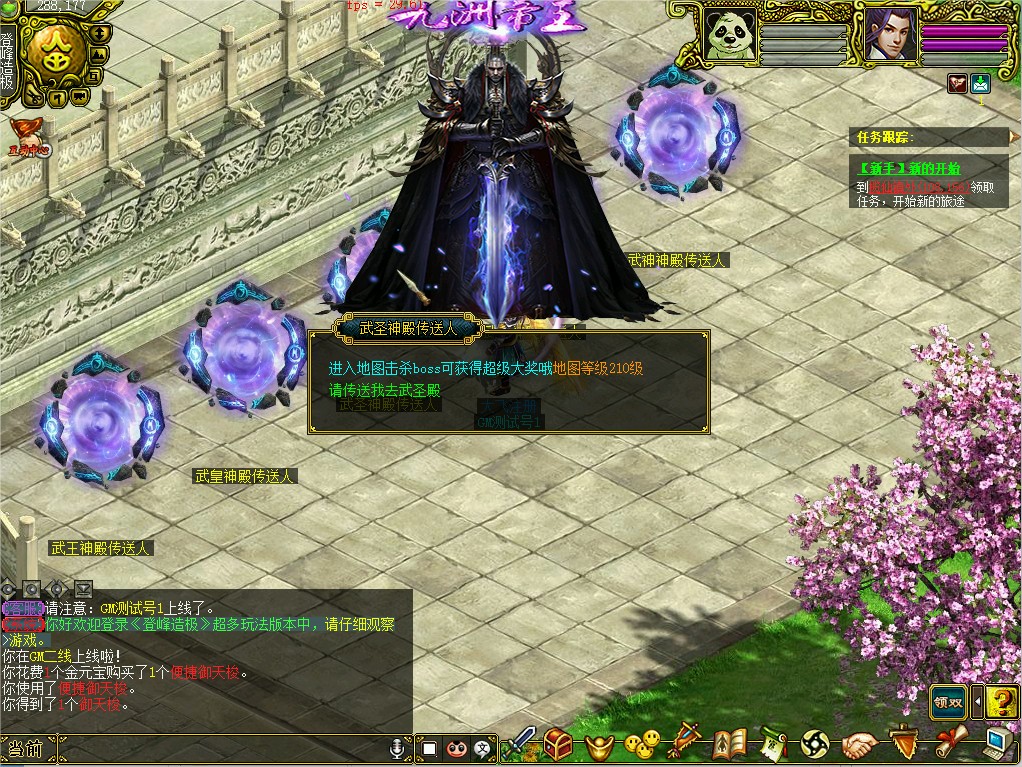This screenshot has width=1022, height=767.
Task: Select the panda pet portrait
Action: tap(729, 36)
